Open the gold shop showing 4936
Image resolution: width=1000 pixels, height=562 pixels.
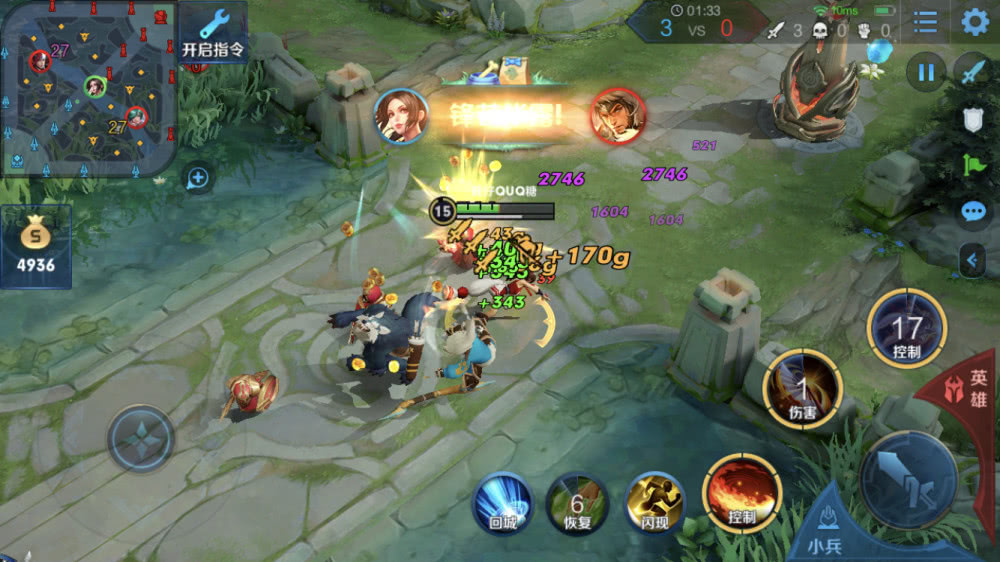coord(37,246)
